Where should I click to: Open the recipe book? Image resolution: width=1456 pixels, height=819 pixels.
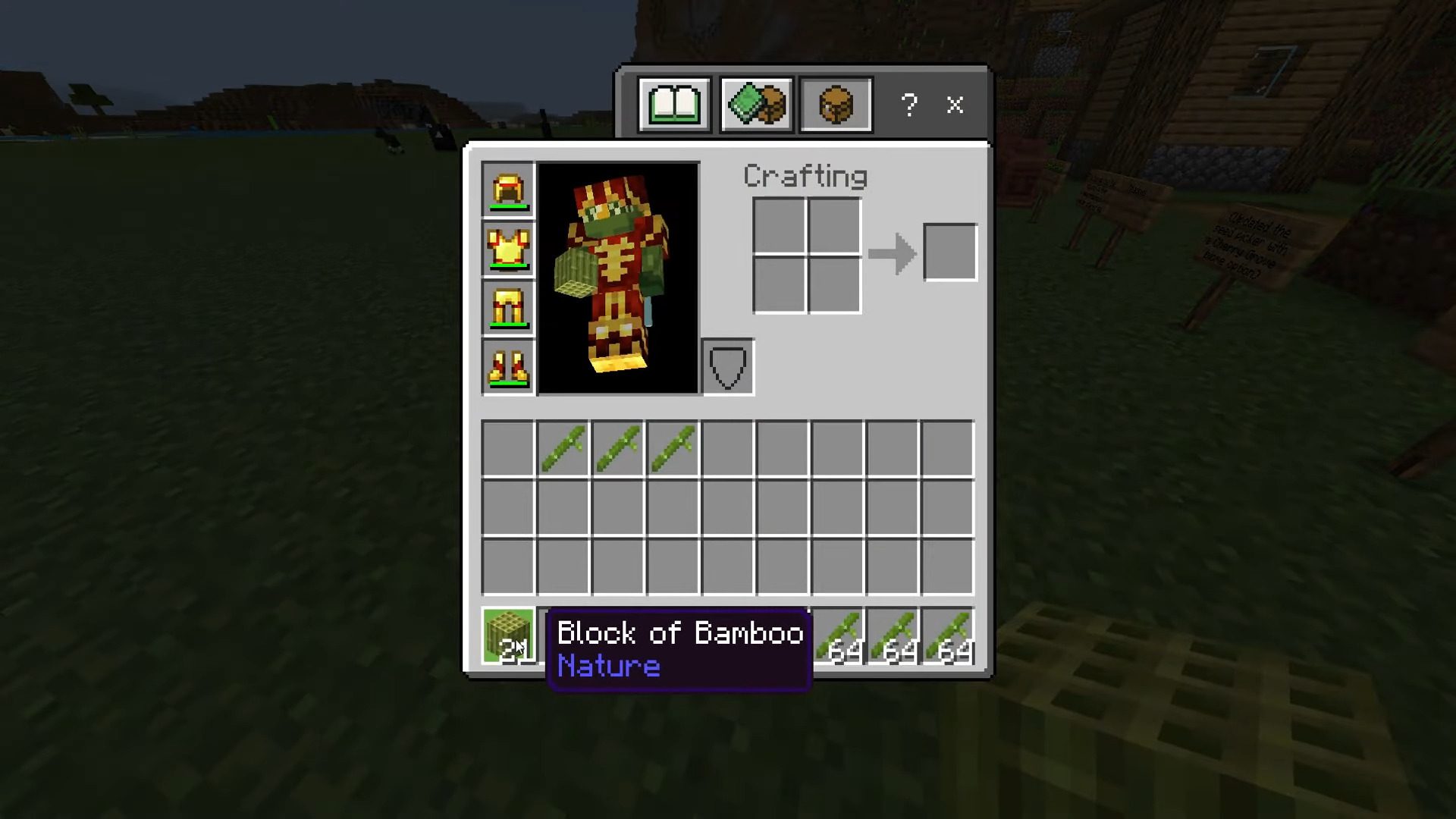point(675,104)
